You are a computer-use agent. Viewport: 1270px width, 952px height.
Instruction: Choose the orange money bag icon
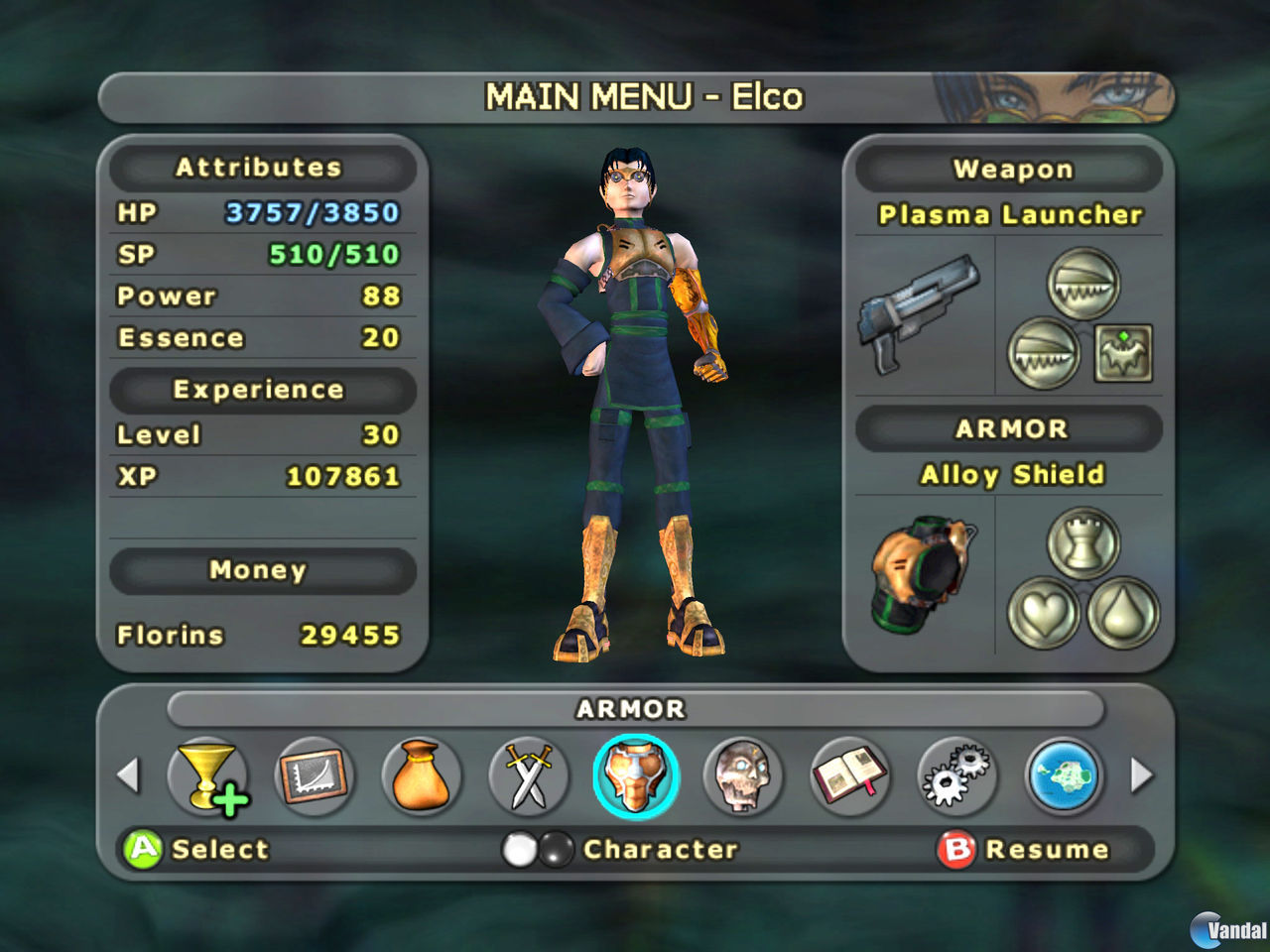click(x=422, y=776)
